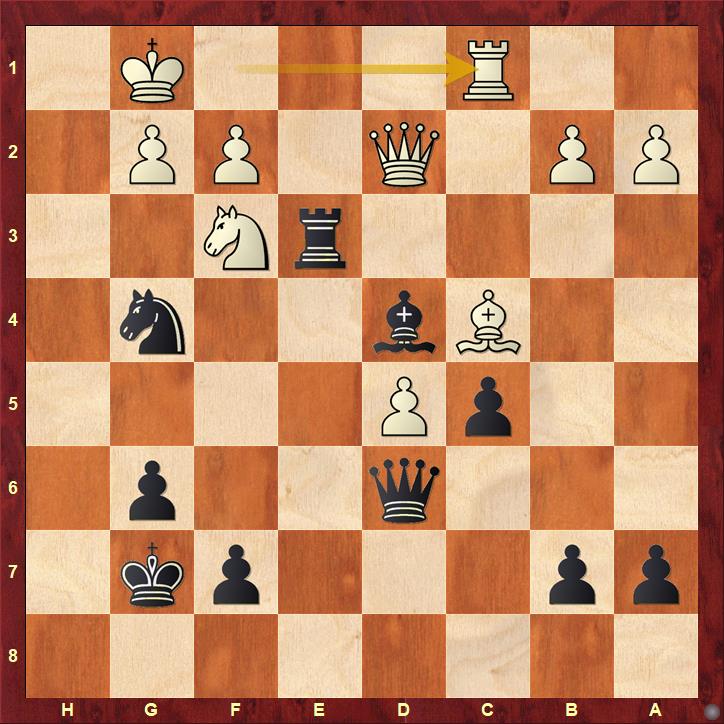Select the black pawn on g6

tap(152, 491)
